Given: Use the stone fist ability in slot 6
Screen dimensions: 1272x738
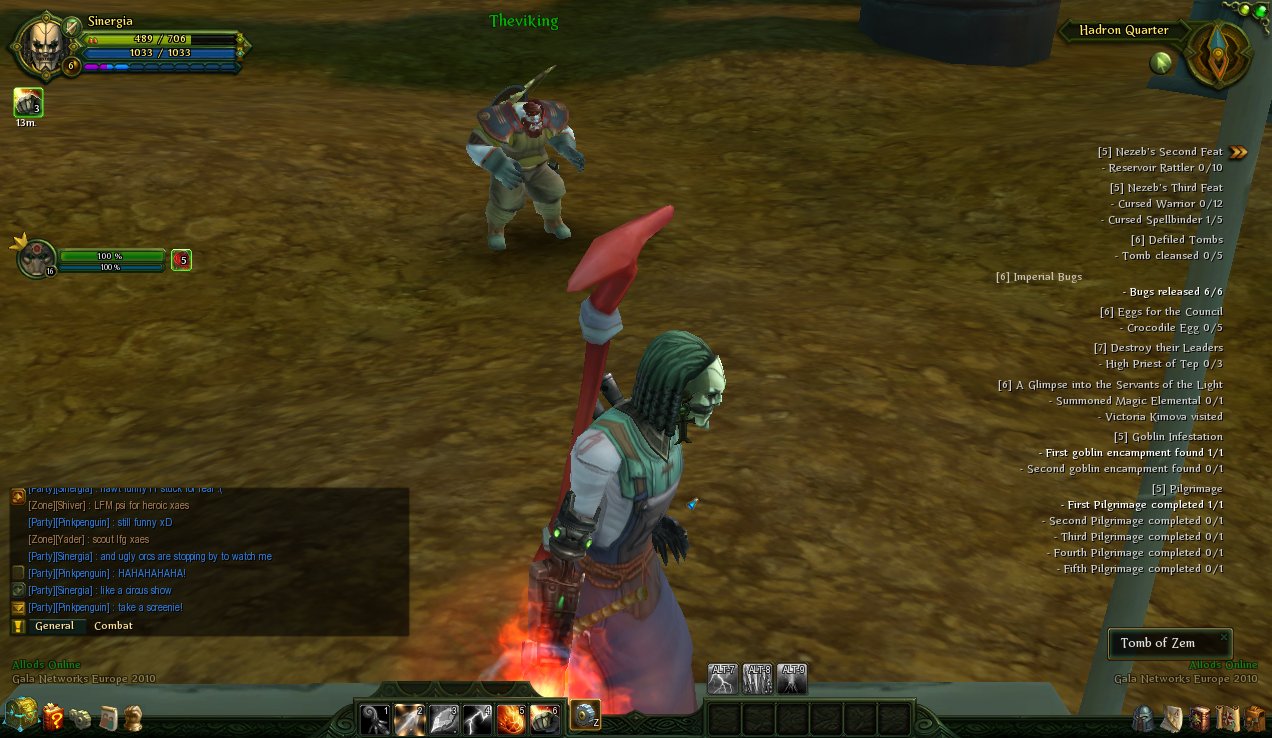Looking at the screenshot, I should tap(544, 719).
